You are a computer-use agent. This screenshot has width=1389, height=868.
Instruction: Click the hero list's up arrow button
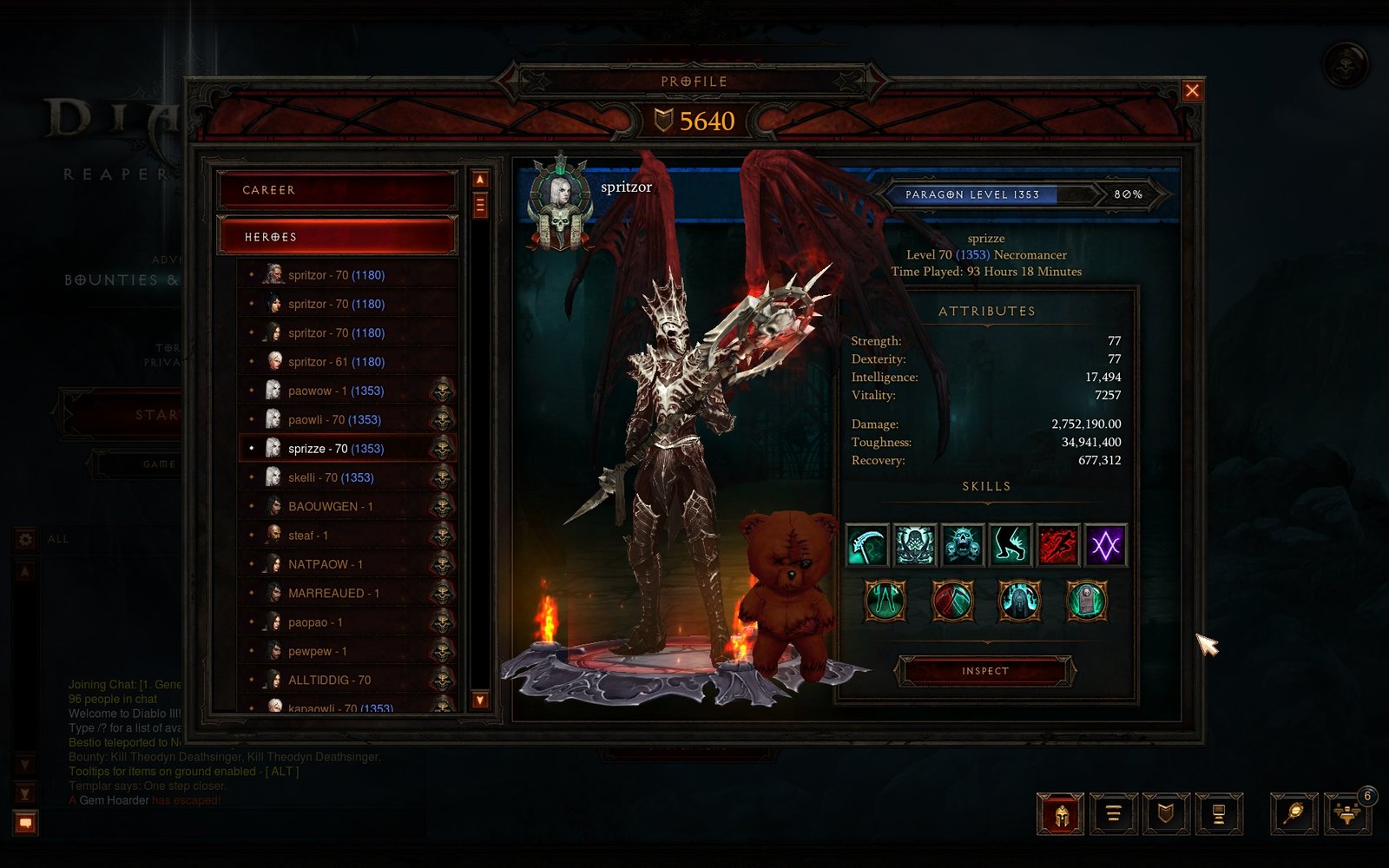[480, 180]
